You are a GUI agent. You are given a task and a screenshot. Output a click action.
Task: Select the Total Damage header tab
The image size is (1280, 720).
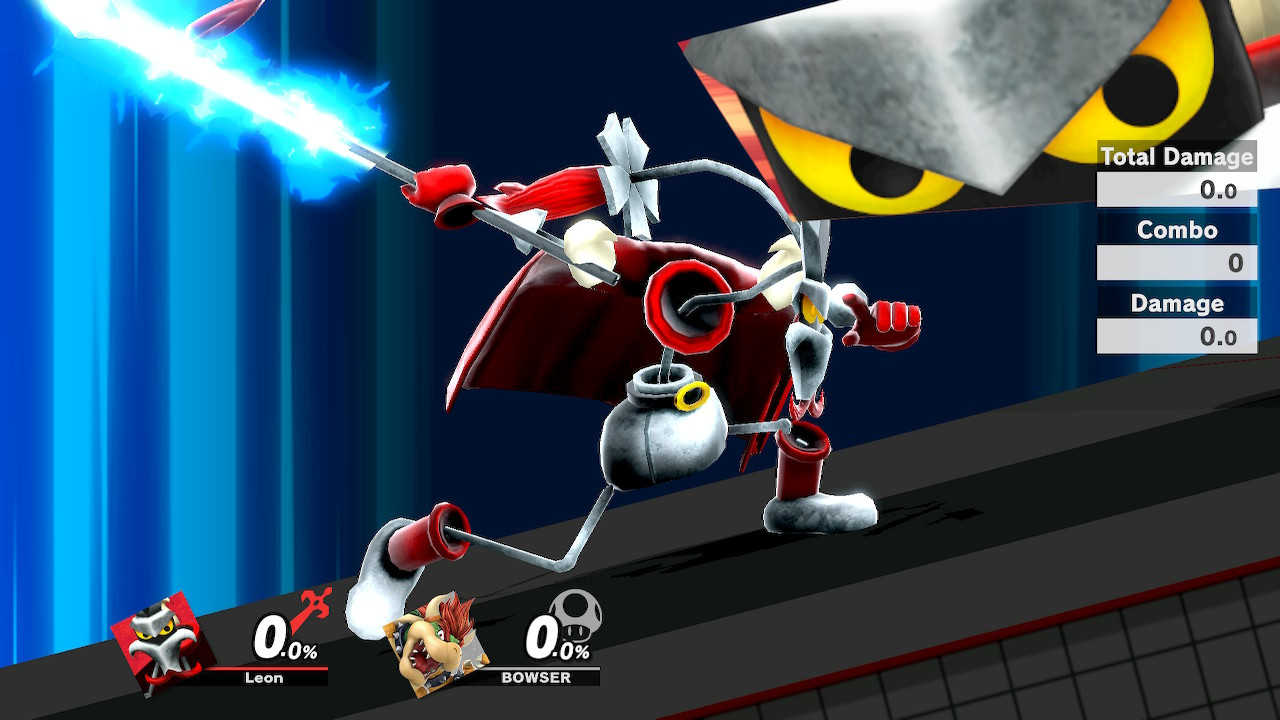coord(1176,157)
